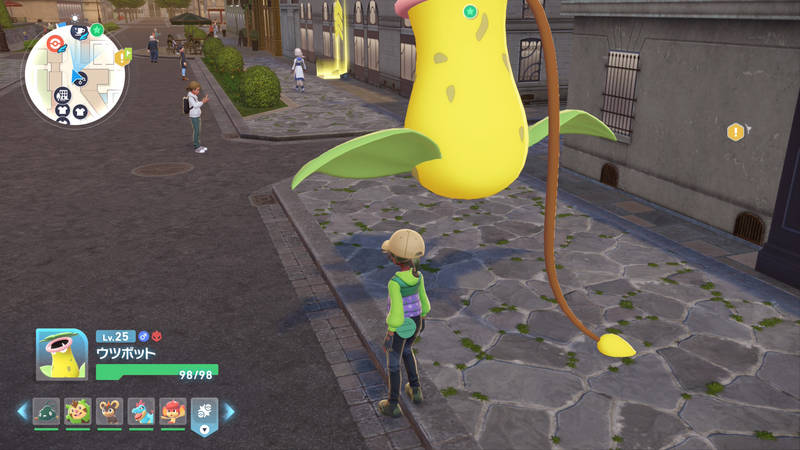The height and width of the screenshot is (450, 800).
Task: Switch to the Pansear party slot
Action: click(172, 410)
